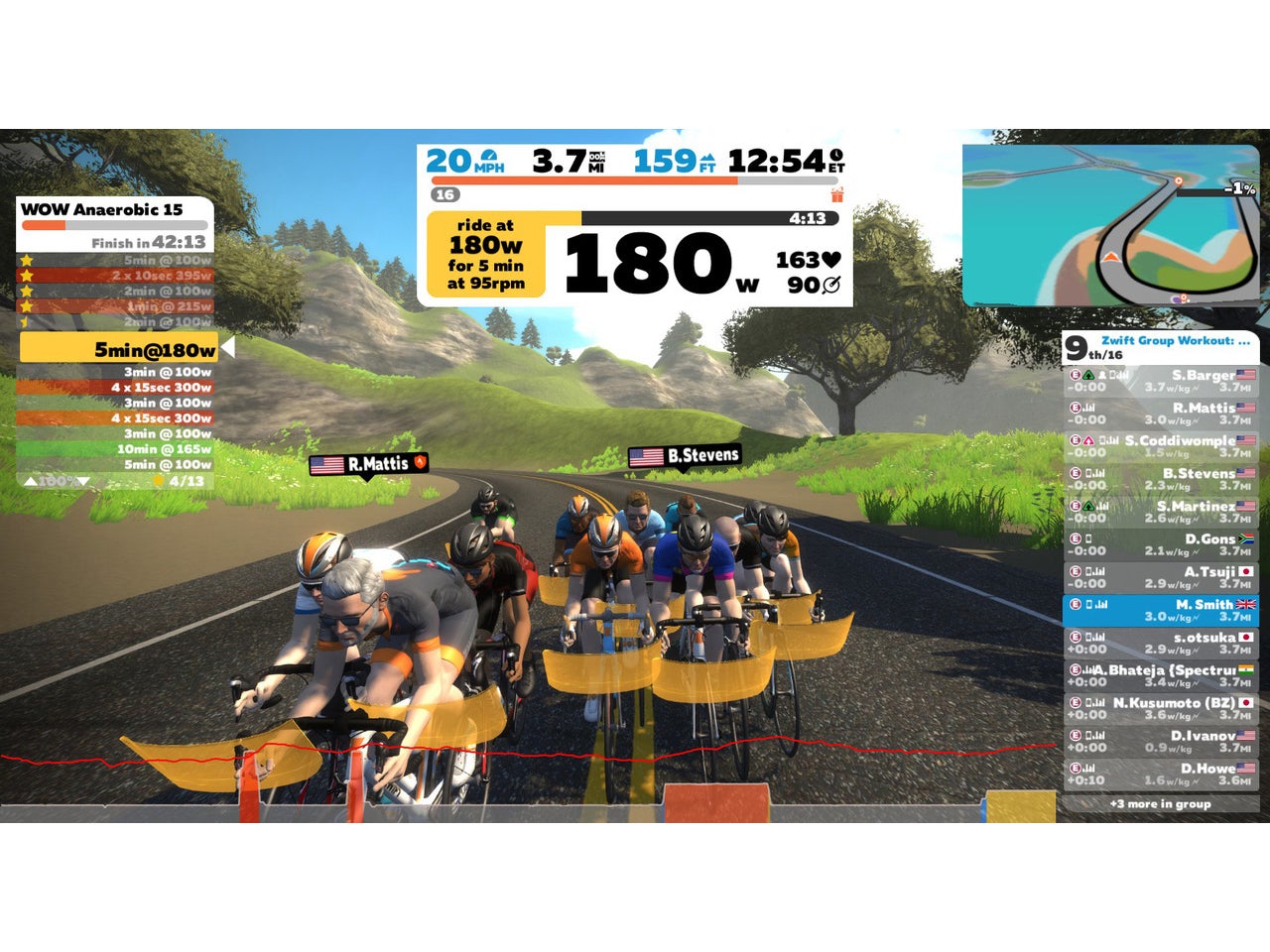Select R.Mattis in the rider list
The image size is (1270, 952).
pyautogui.click(x=1160, y=414)
